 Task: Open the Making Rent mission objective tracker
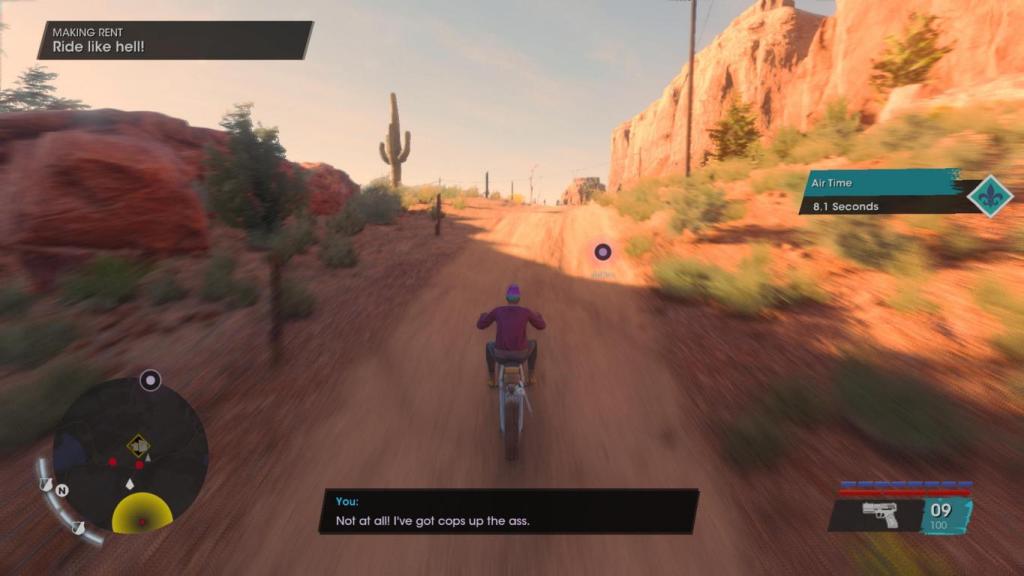click(x=175, y=40)
